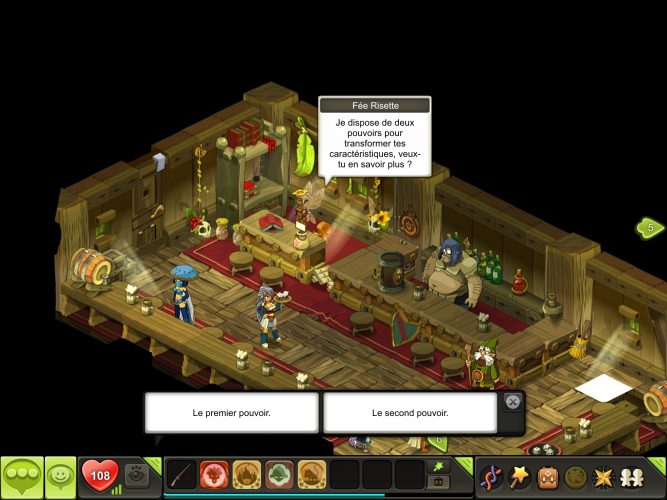Image resolution: width=667 pixels, height=500 pixels.
Task: Activate the green creature spell in the hotbar
Action: 279,475
